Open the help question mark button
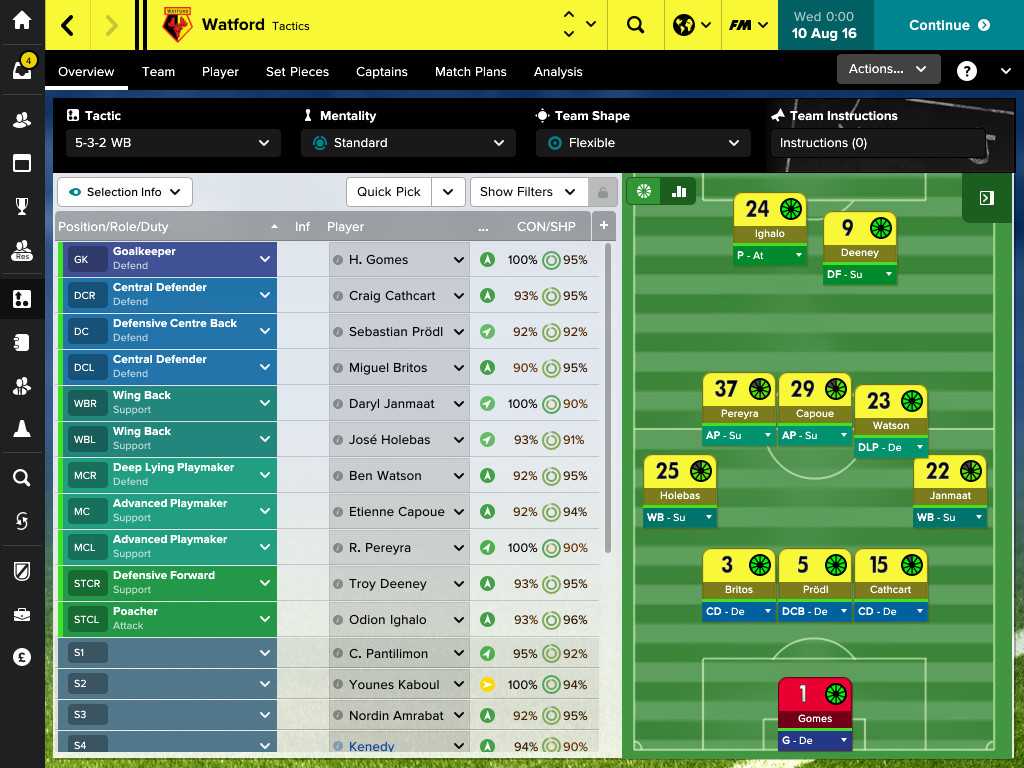Viewport: 1024px width, 768px height. [967, 71]
